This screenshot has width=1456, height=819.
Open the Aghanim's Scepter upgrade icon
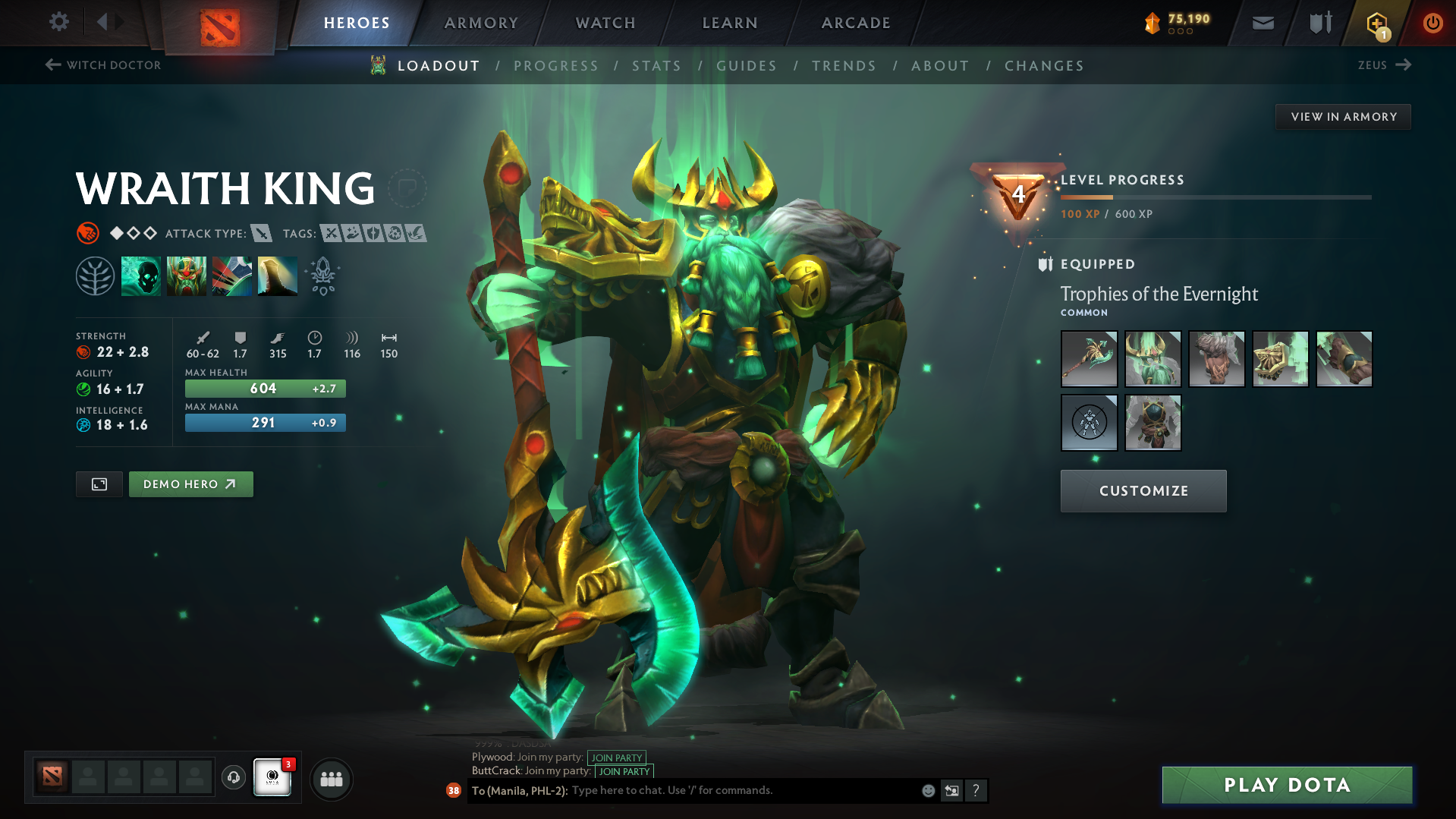[x=322, y=275]
